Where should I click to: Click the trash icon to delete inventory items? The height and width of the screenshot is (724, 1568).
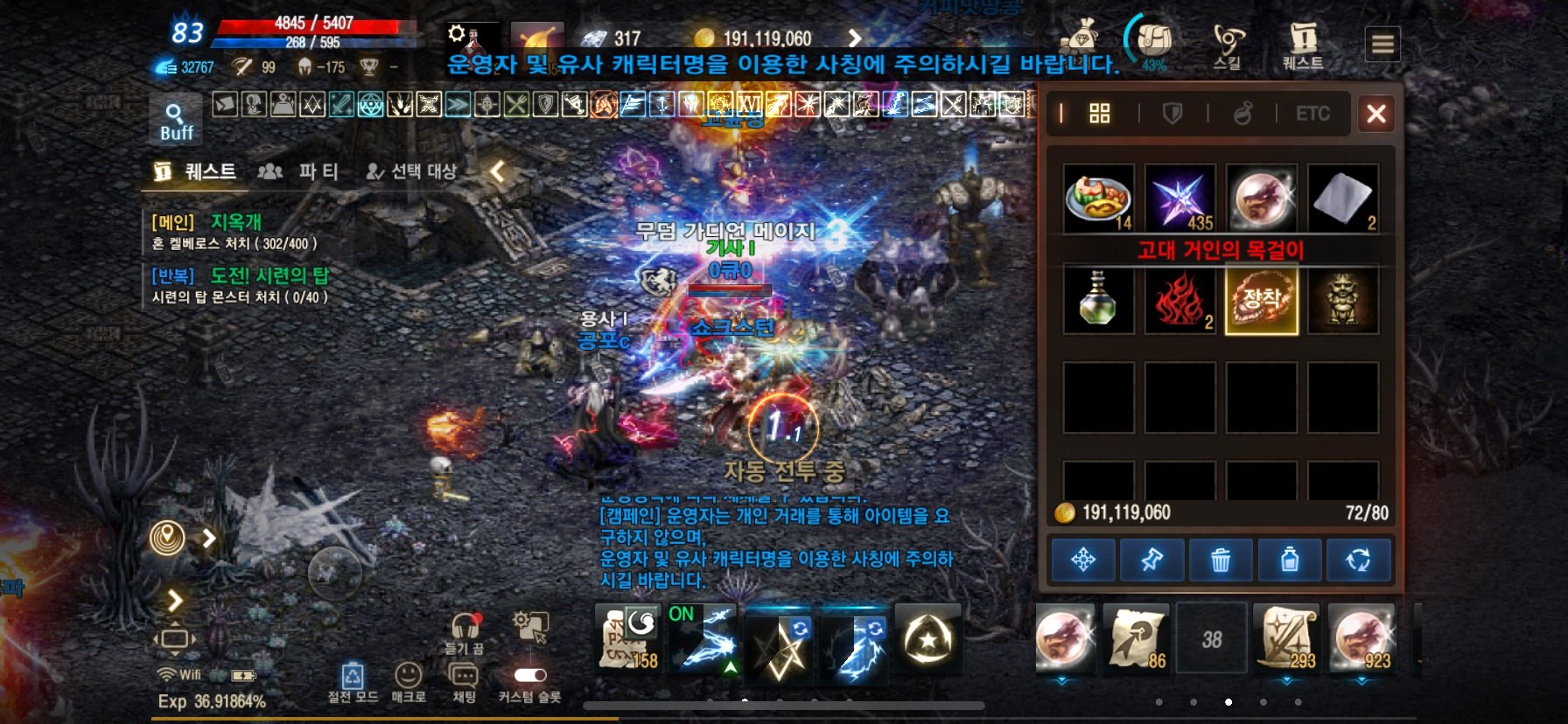tap(1221, 560)
